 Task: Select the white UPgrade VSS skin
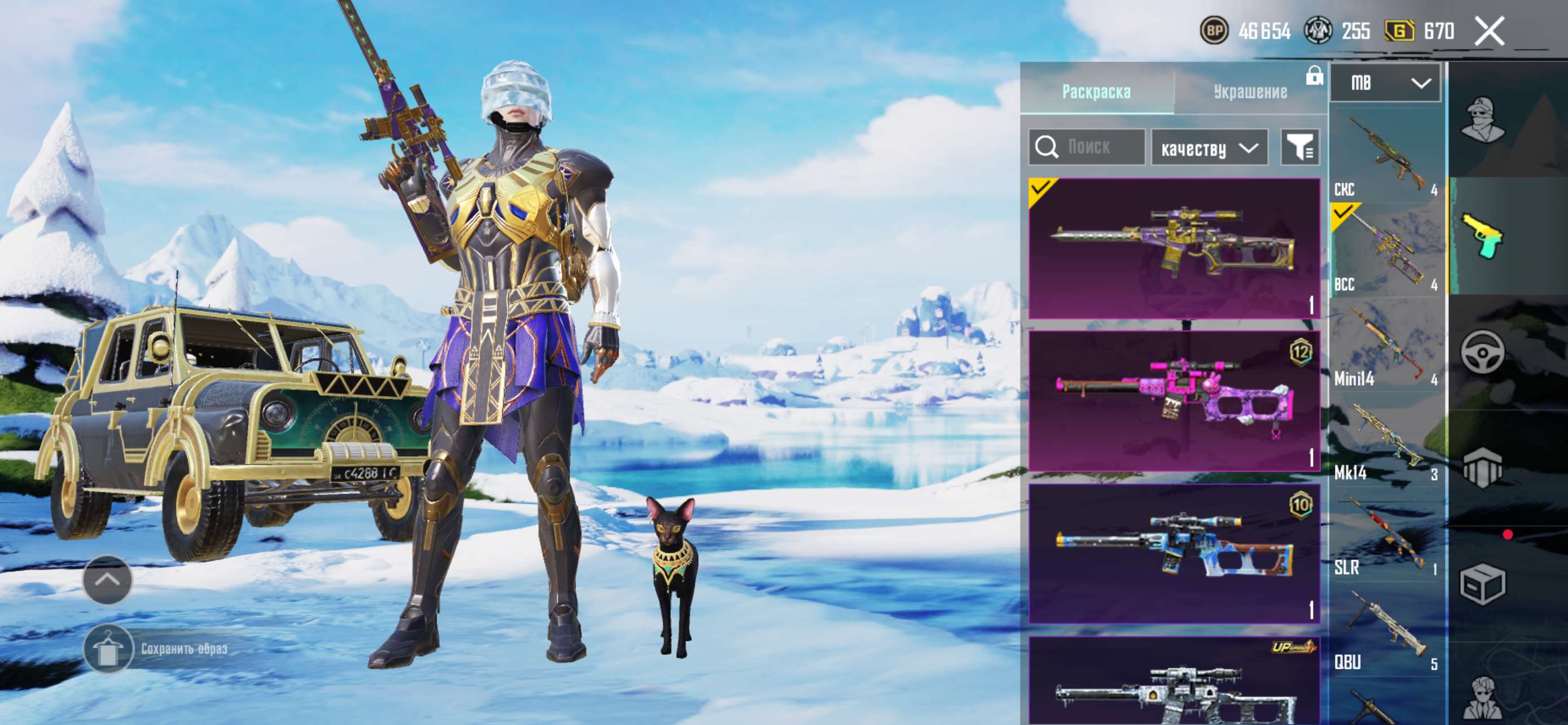point(1173,682)
